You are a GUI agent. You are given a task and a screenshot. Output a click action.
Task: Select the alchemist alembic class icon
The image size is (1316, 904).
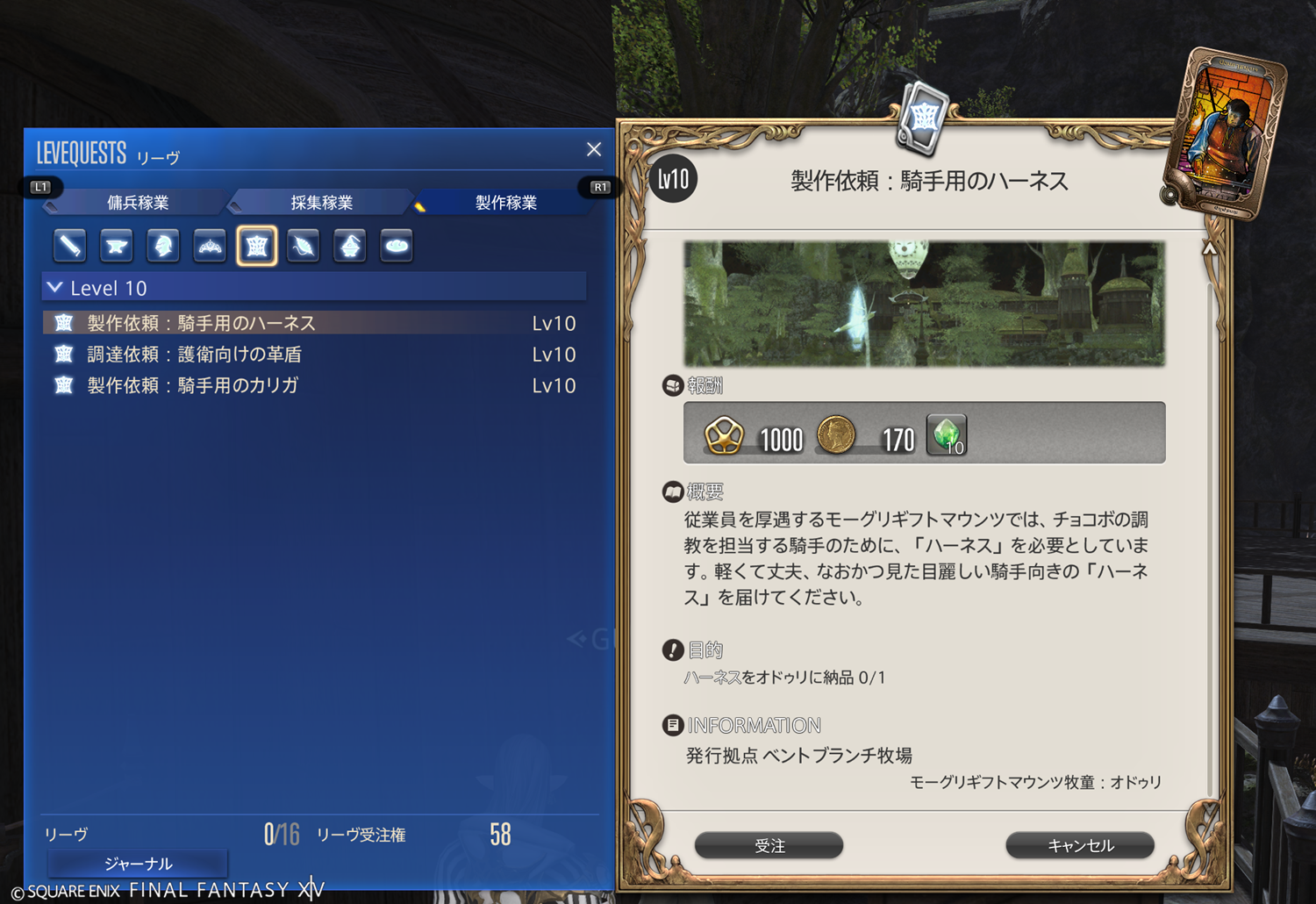coord(350,246)
